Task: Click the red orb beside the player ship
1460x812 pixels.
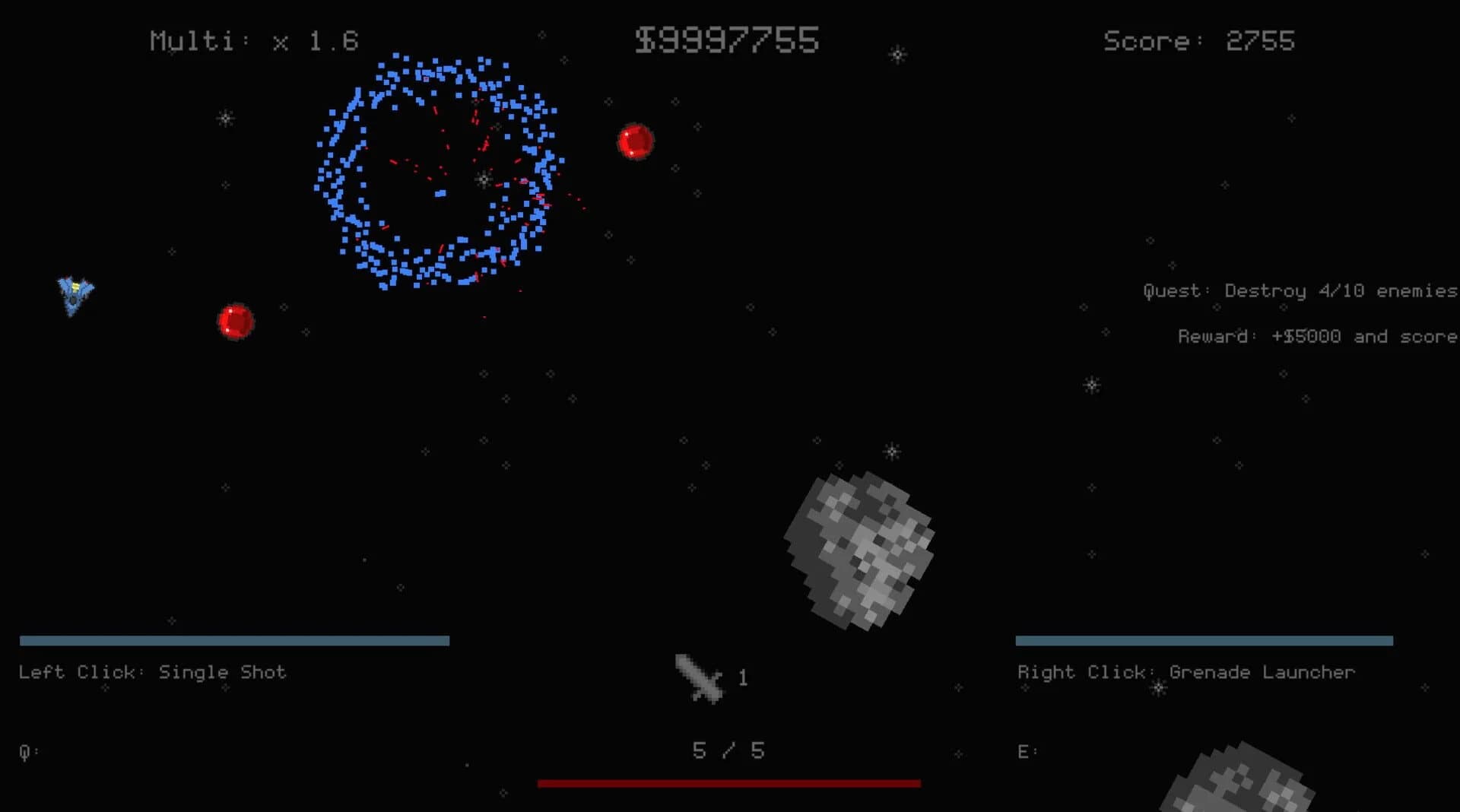Action: click(x=236, y=322)
